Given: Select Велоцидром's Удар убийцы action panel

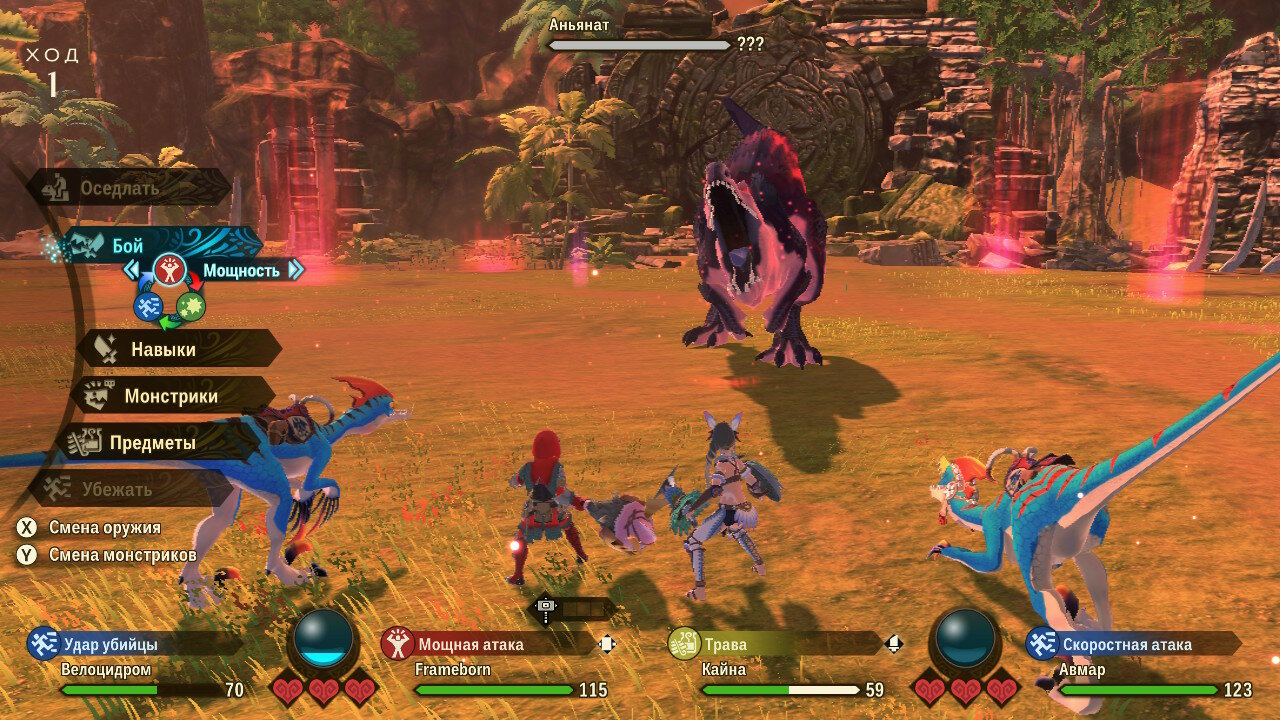Looking at the screenshot, I should 135,644.
